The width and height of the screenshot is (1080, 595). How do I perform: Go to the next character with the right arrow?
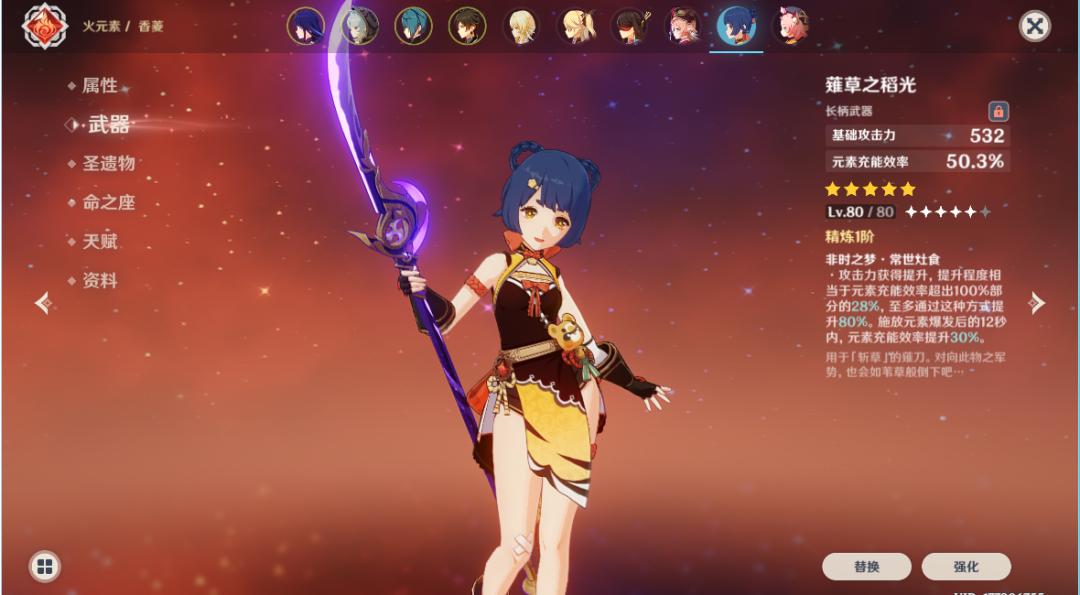1037,303
